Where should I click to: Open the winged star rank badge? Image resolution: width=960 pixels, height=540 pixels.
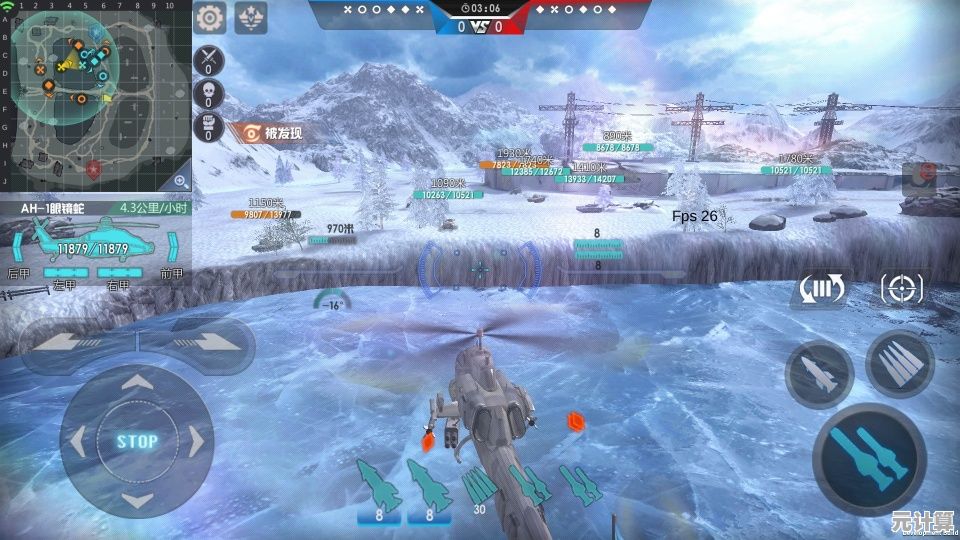pyautogui.click(x=250, y=17)
